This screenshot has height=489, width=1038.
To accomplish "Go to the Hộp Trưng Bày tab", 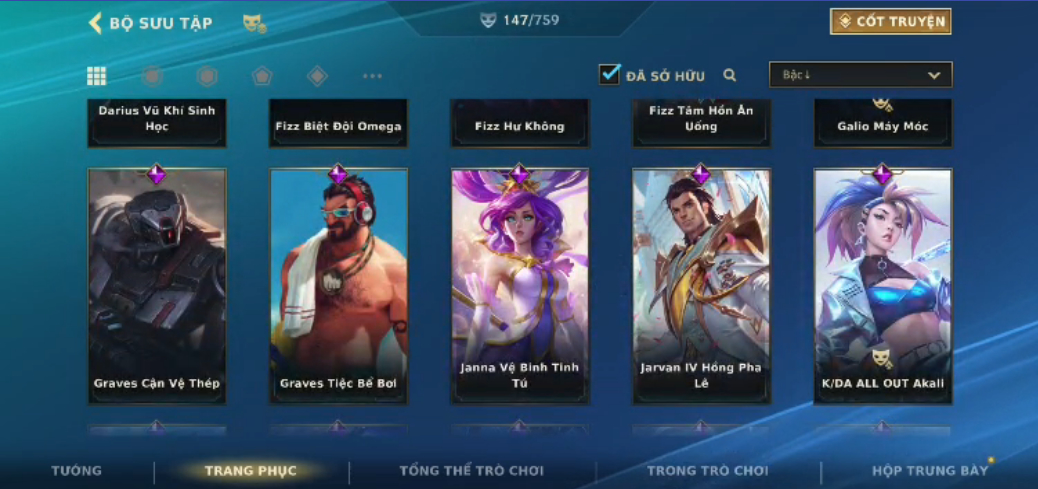I will pyautogui.click(x=930, y=471).
